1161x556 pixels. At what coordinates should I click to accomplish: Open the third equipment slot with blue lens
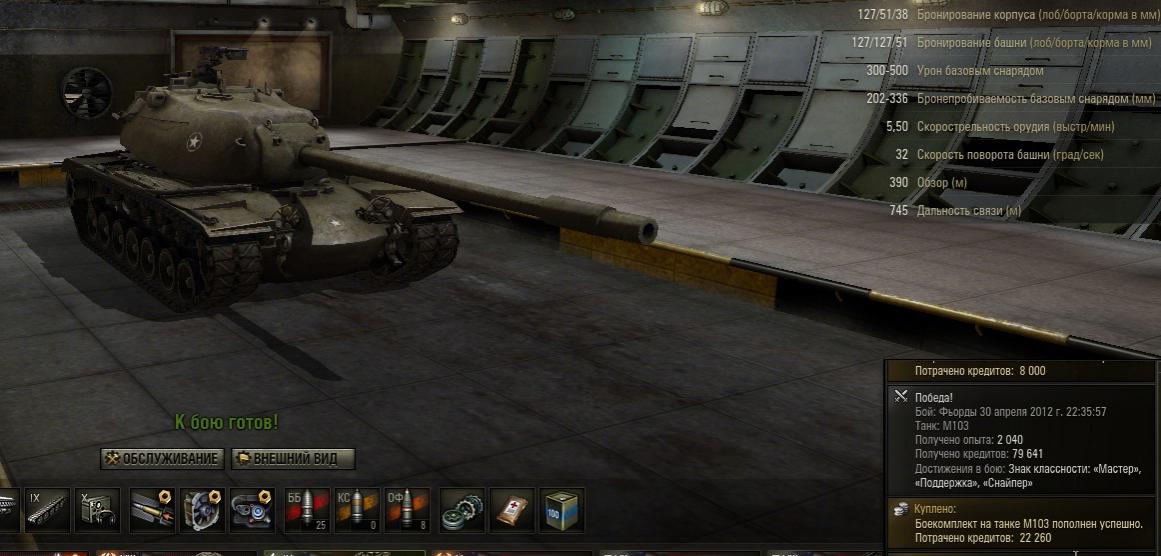pos(252,510)
